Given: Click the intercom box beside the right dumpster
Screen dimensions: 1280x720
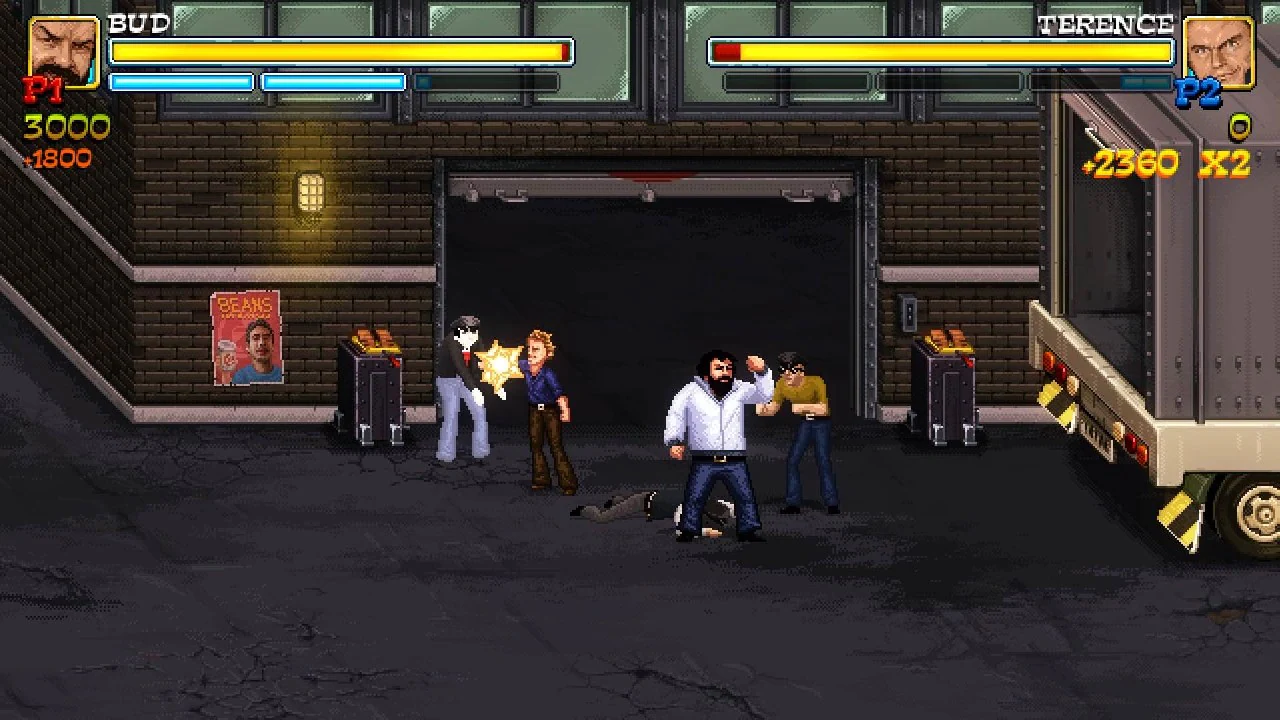Looking at the screenshot, I should point(910,311).
